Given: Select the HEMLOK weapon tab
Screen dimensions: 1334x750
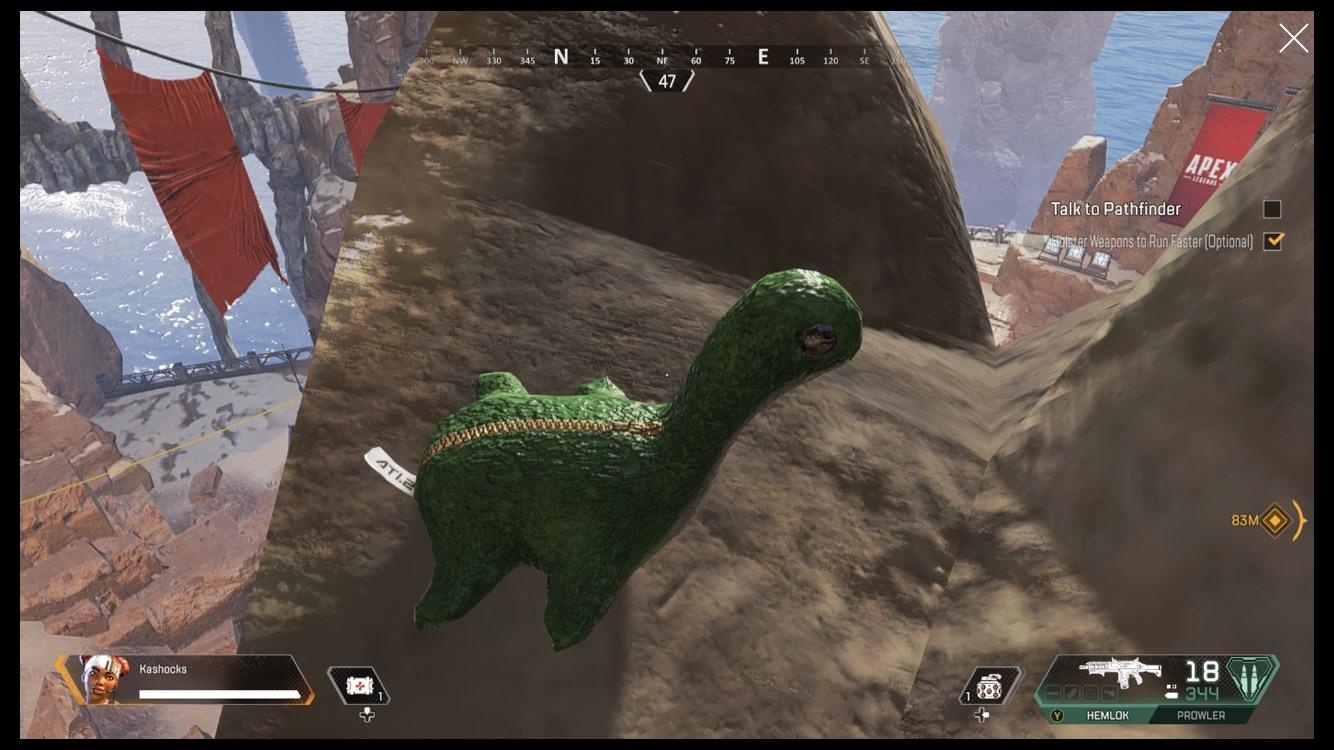Looking at the screenshot, I should point(1108,715).
